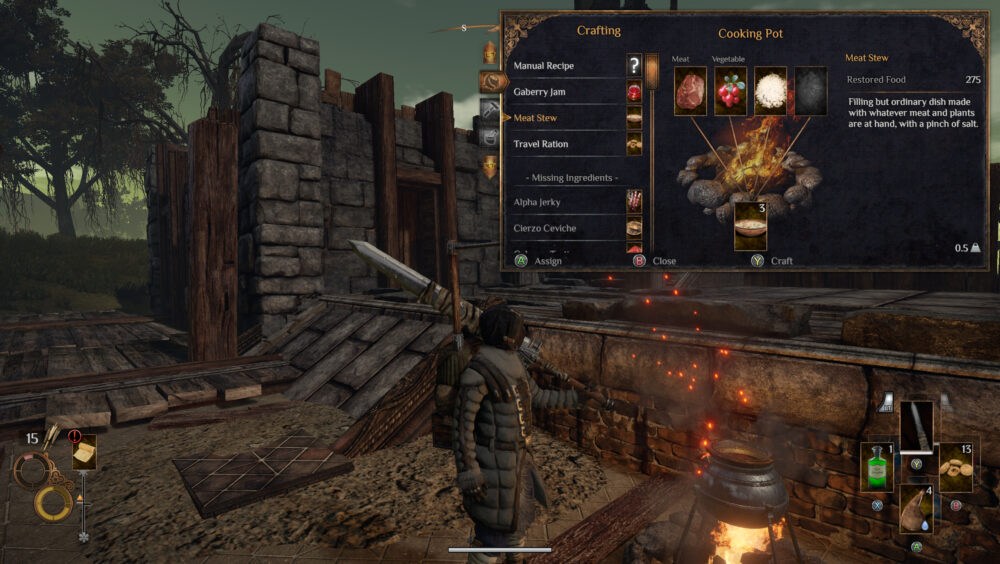Select the white salt ingredient slot

tap(770, 91)
